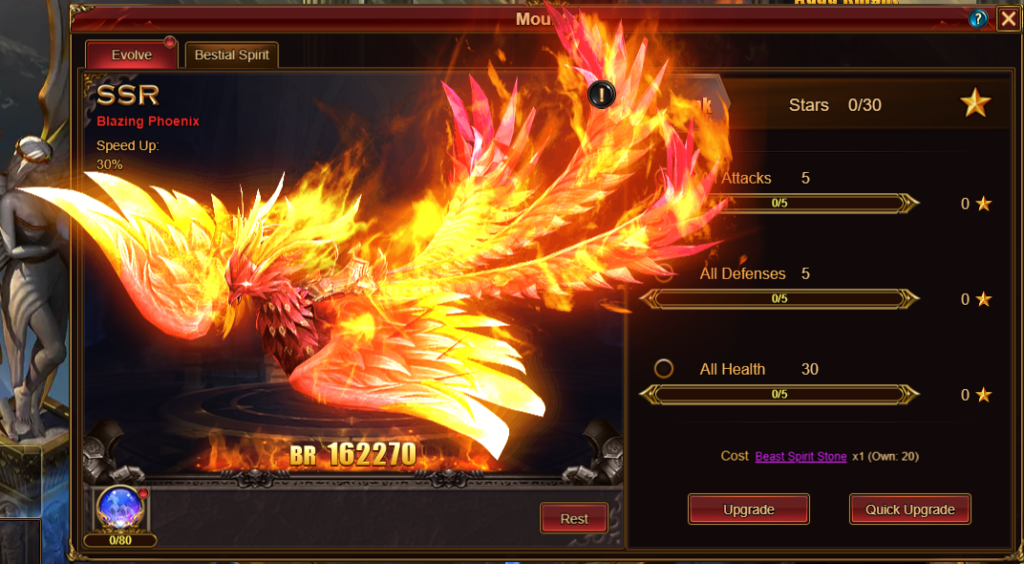Activate Quick Upgrade

[x=910, y=509]
